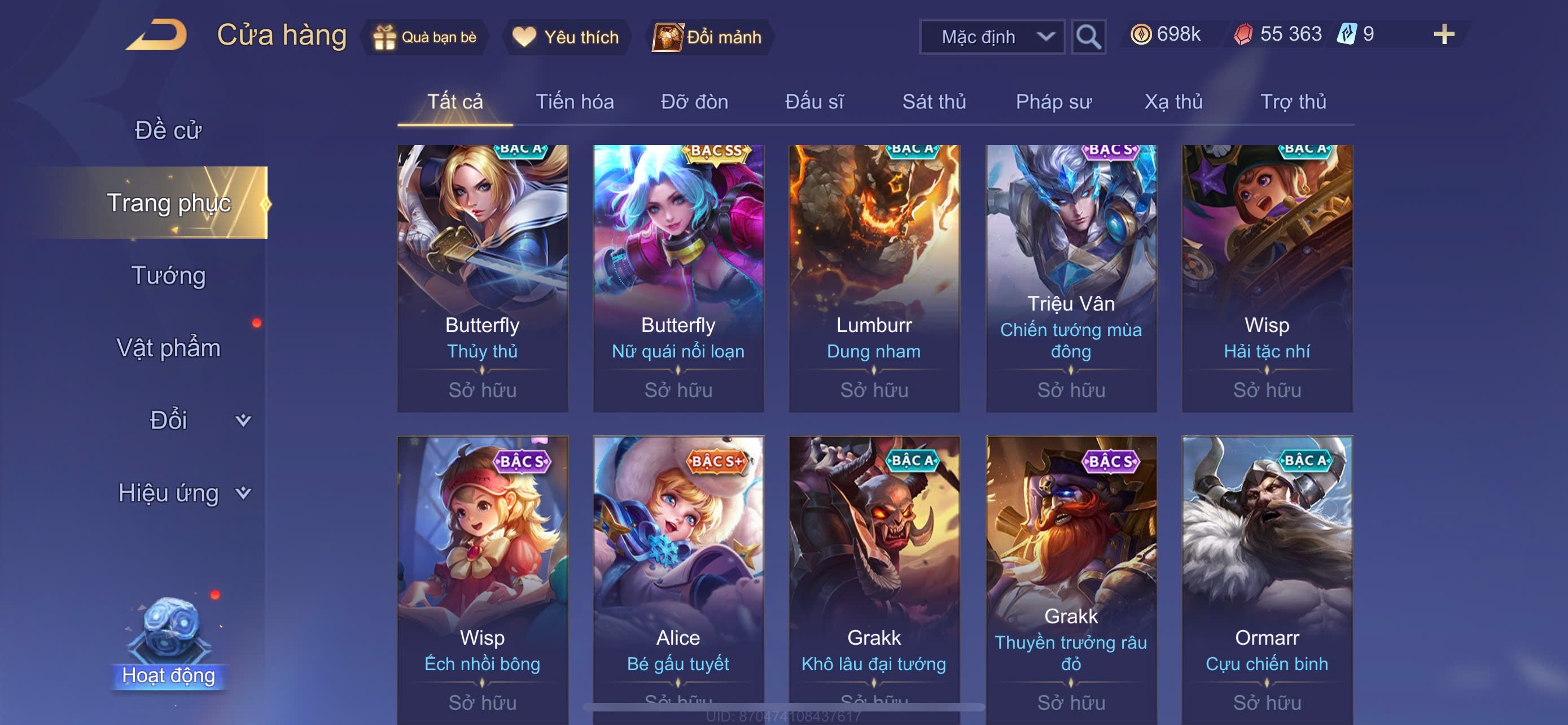Open the Đề cử shop section
The width and height of the screenshot is (1568, 725).
coord(168,130)
